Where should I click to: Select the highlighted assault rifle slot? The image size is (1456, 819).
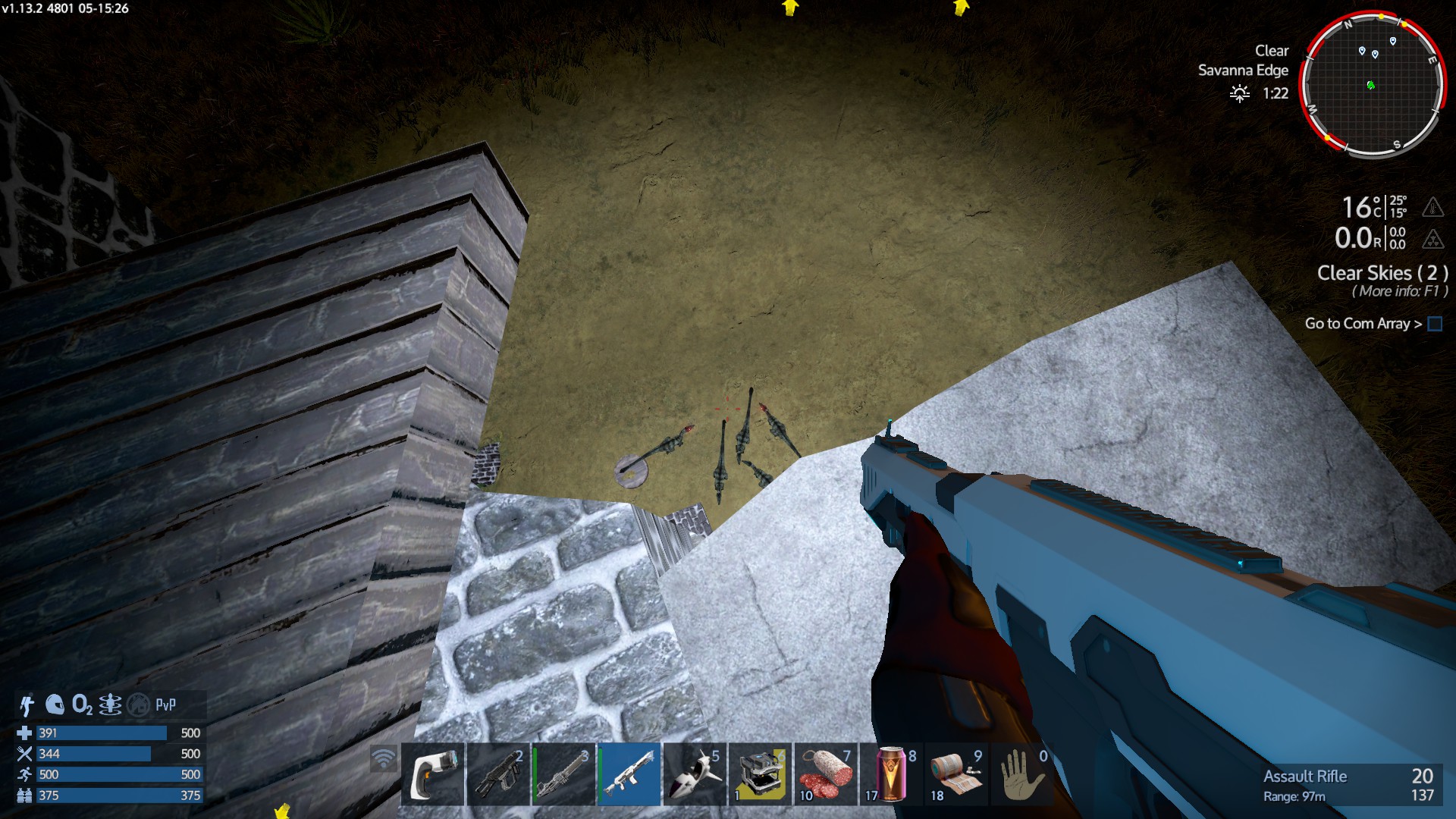coord(629,774)
